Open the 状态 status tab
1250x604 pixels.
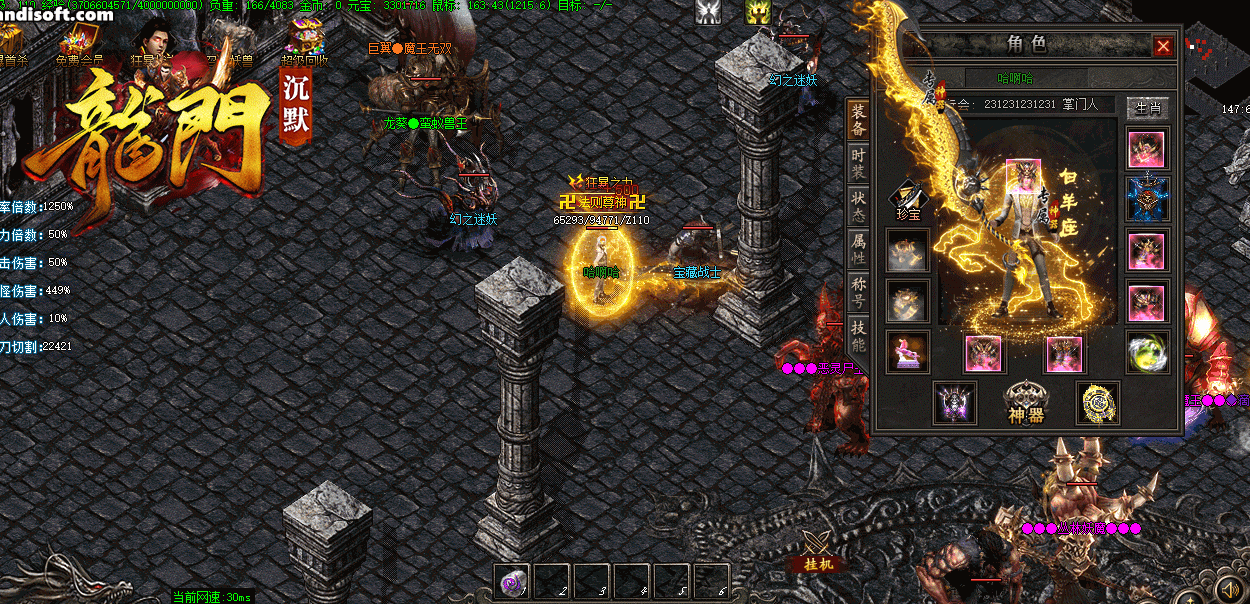858,207
